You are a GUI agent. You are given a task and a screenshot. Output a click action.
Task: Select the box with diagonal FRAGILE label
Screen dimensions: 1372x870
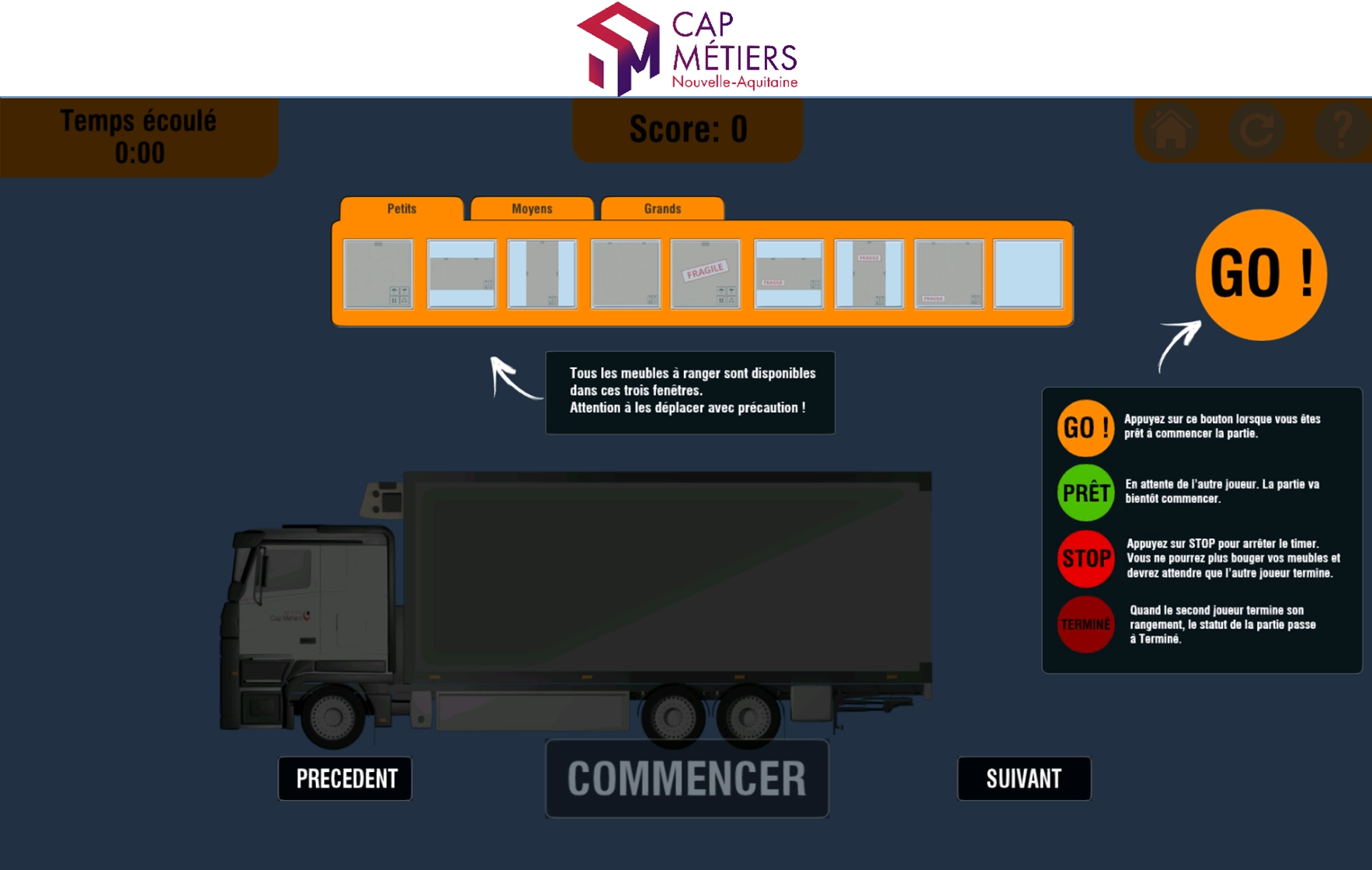tap(705, 276)
